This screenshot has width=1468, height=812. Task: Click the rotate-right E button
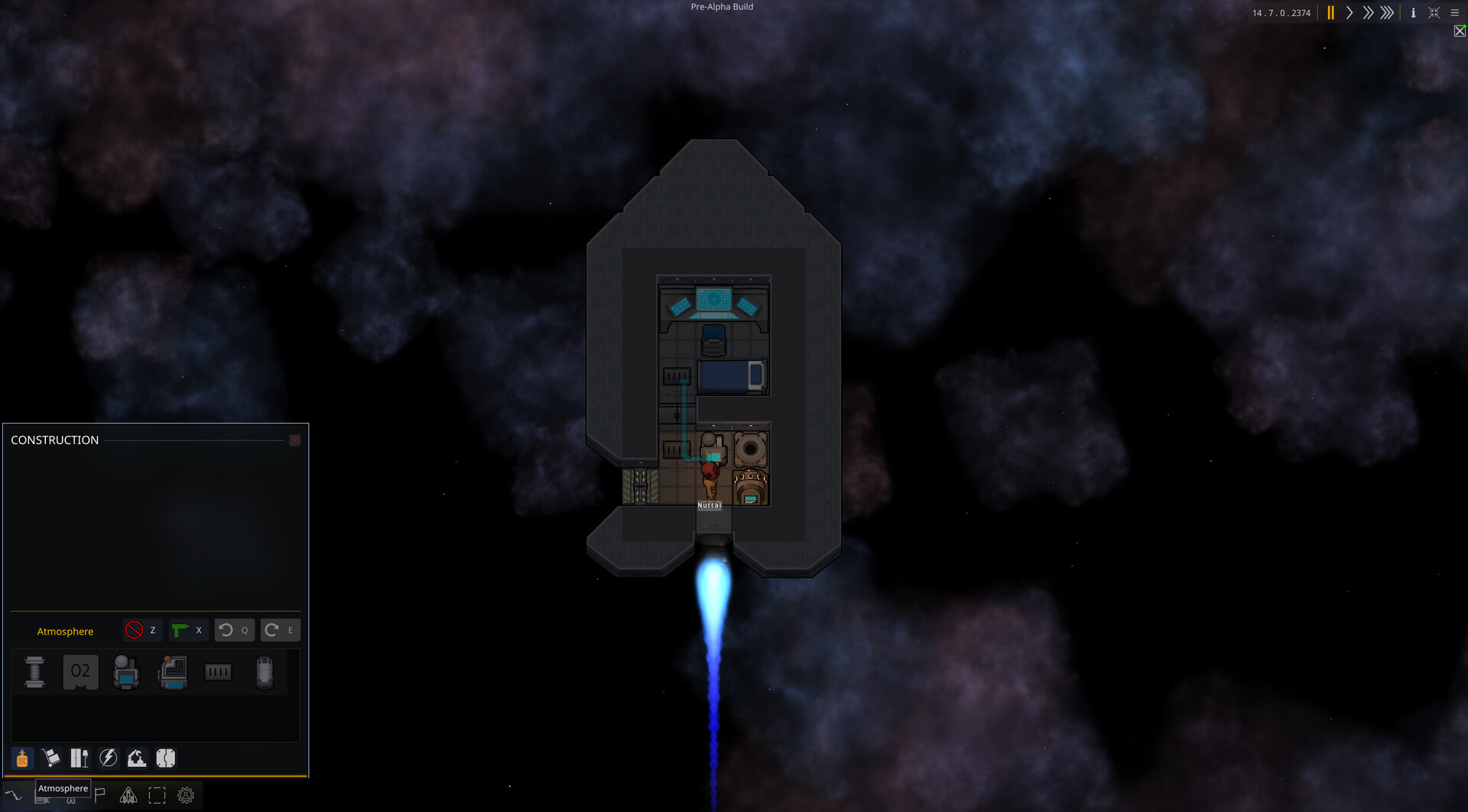[x=280, y=630]
